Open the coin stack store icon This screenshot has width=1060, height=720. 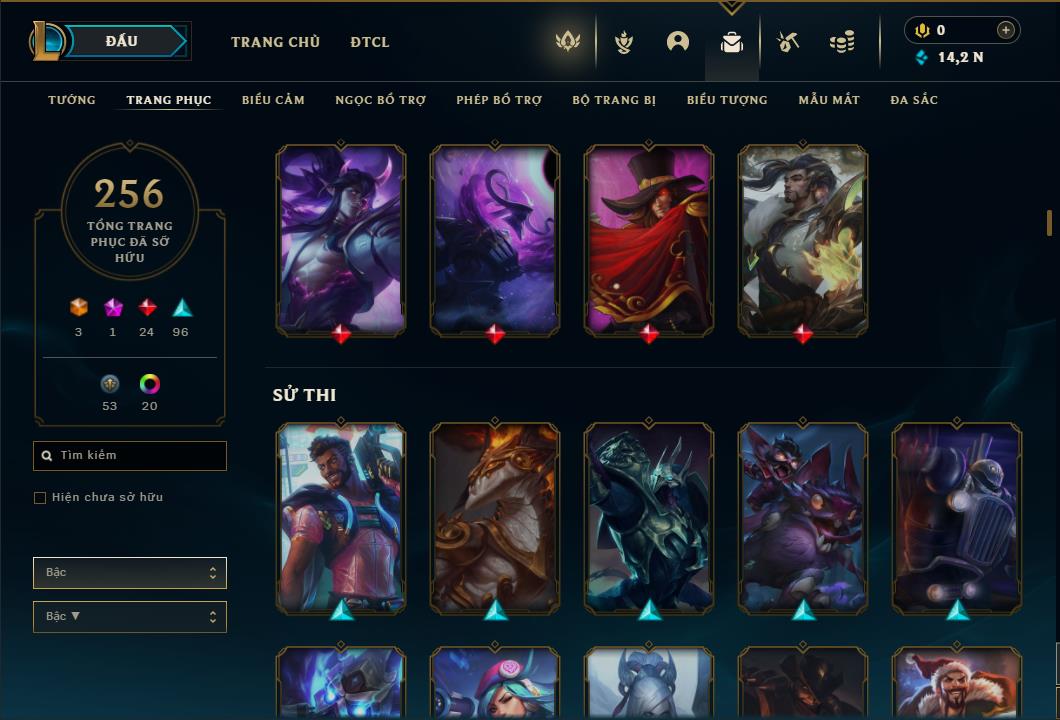click(x=842, y=42)
